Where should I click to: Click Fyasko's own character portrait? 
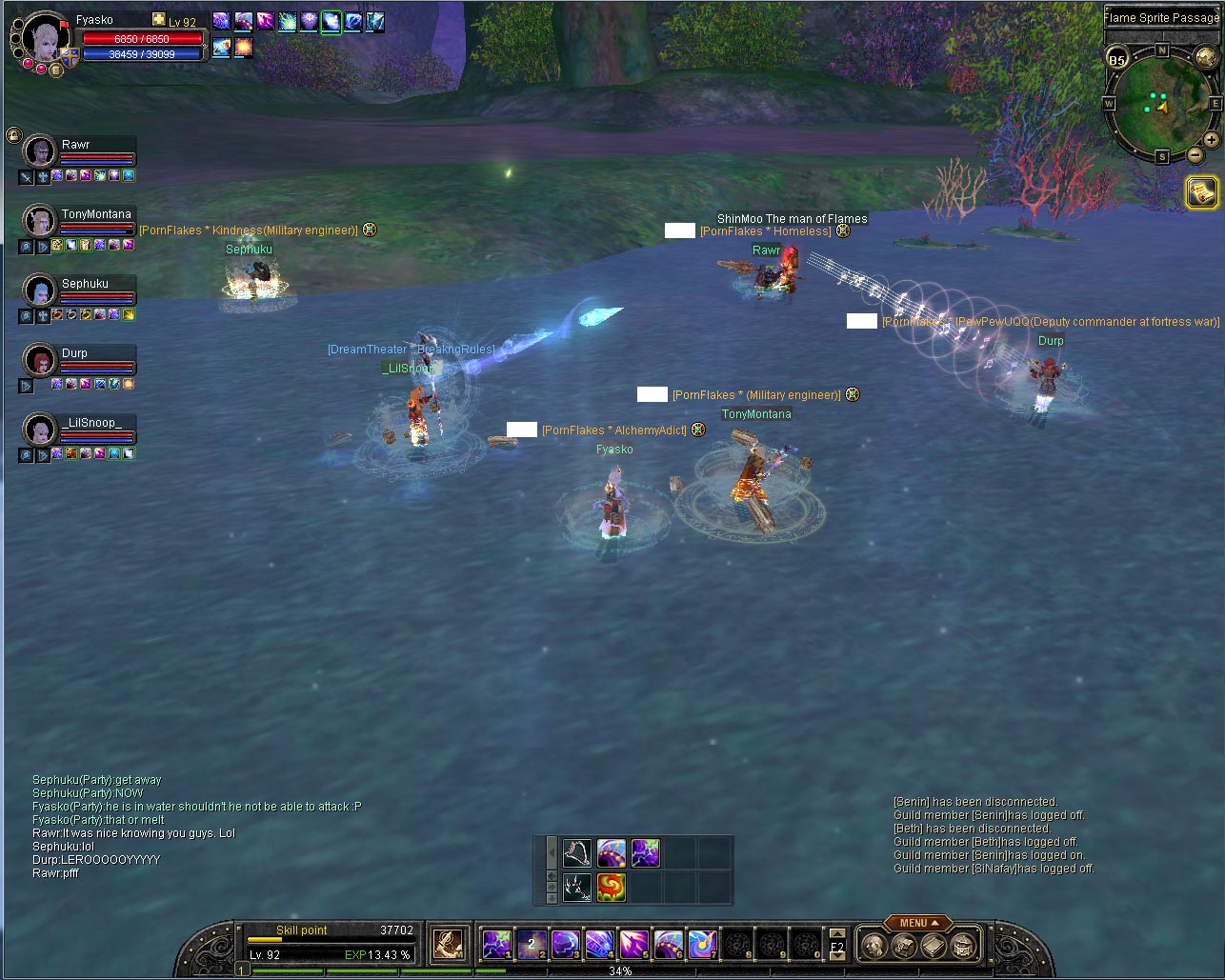pyautogui.click(x=40, y=41)
